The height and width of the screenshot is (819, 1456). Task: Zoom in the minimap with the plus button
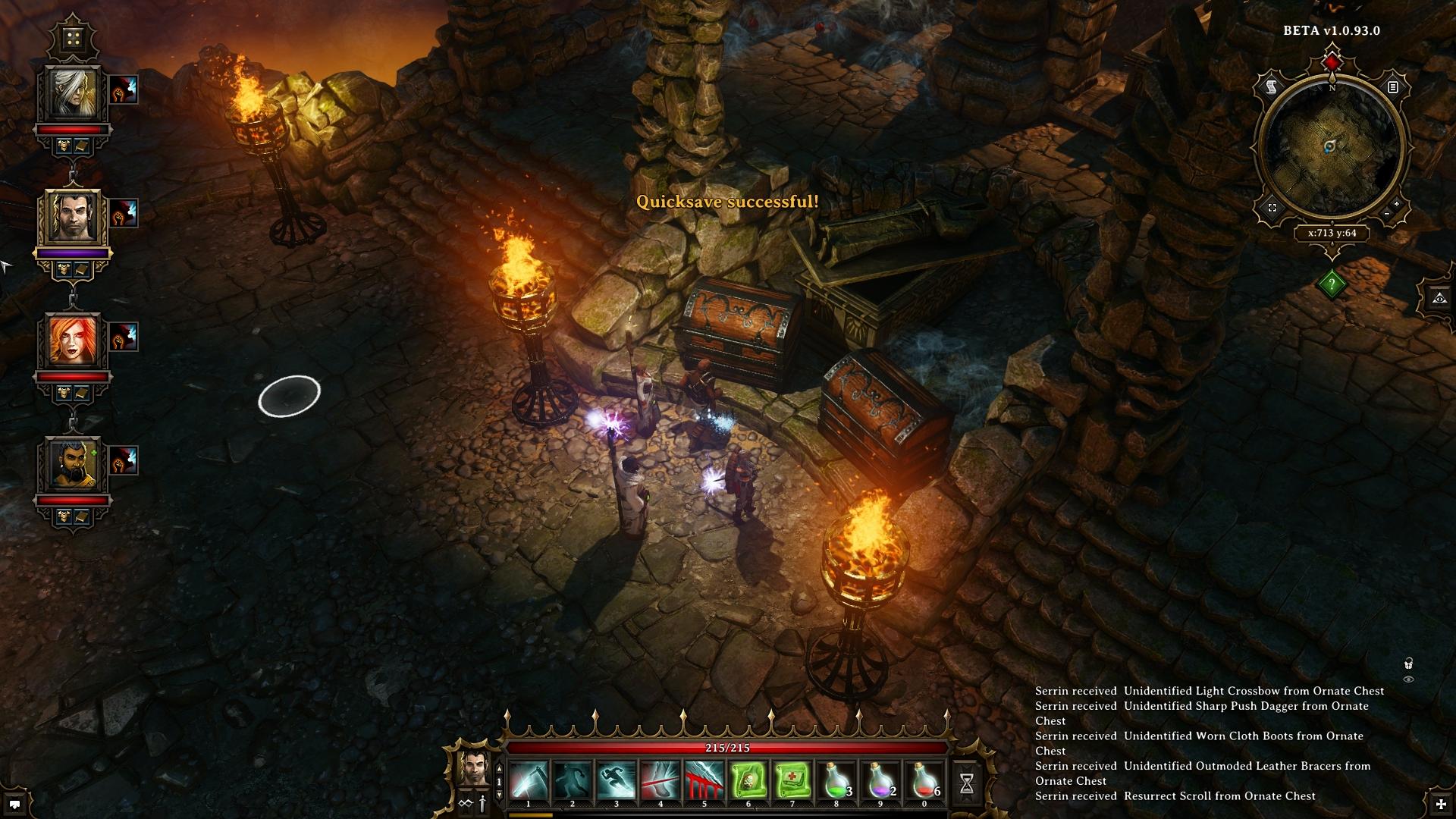pos(1397,205)
